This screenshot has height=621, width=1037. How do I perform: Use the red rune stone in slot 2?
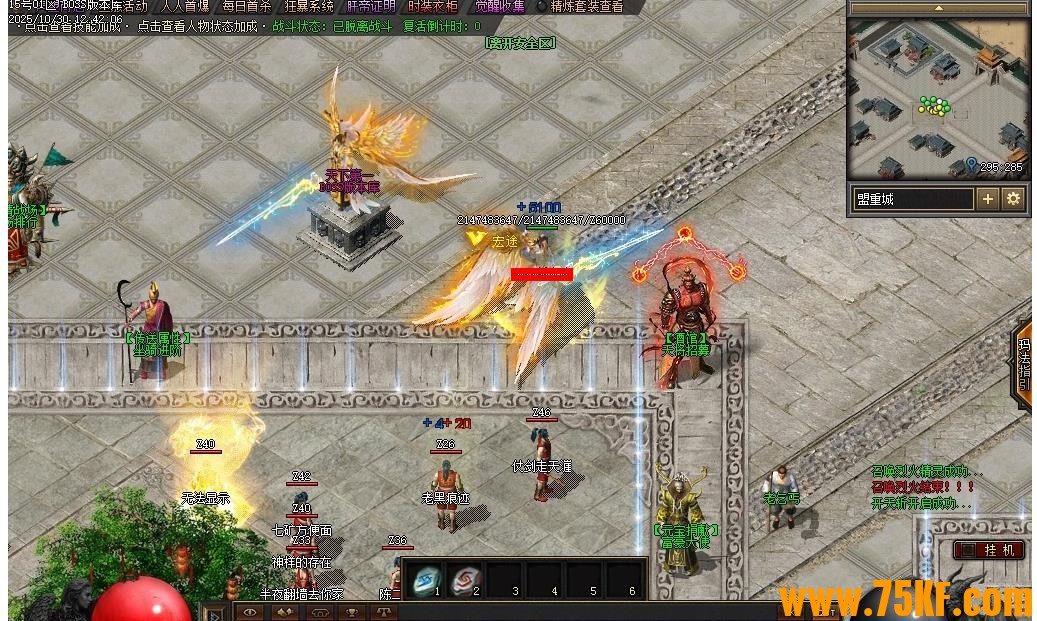(x=465, y=579)
